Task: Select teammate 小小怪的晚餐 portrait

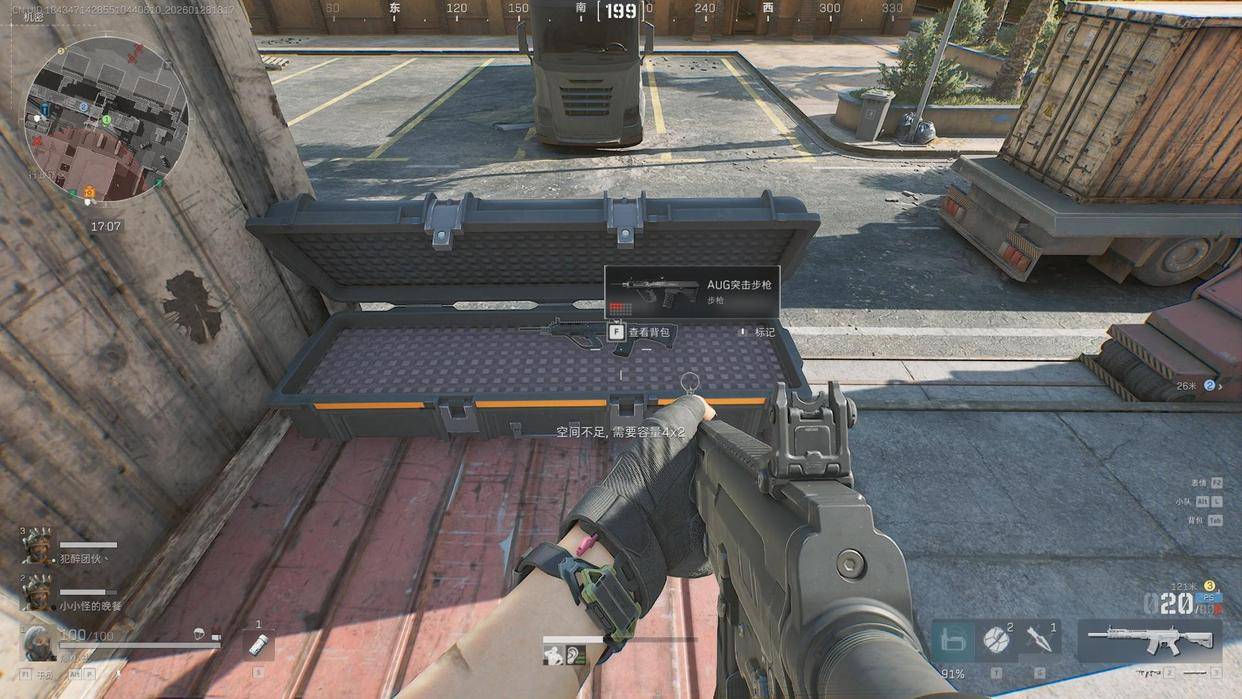Action: pos(37,592)
